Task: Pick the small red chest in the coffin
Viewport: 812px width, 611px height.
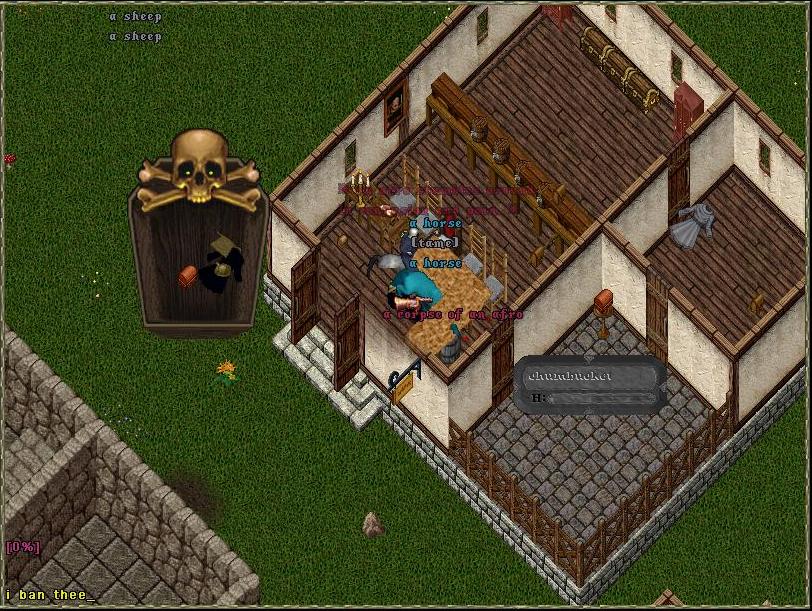Action: [x=188, y=276]
